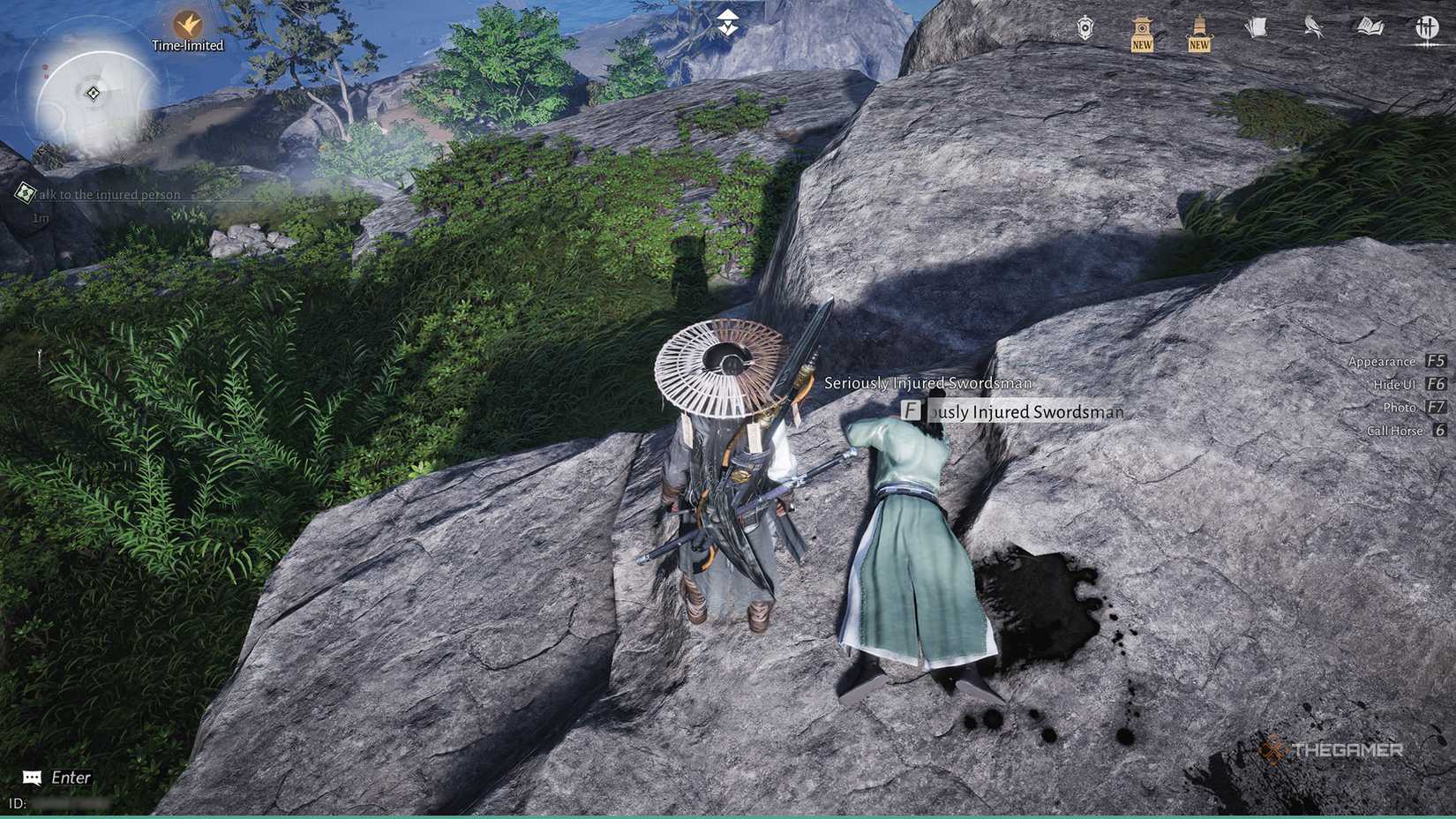
Task: Use Call Horse action
Action: coord(1394,430)
